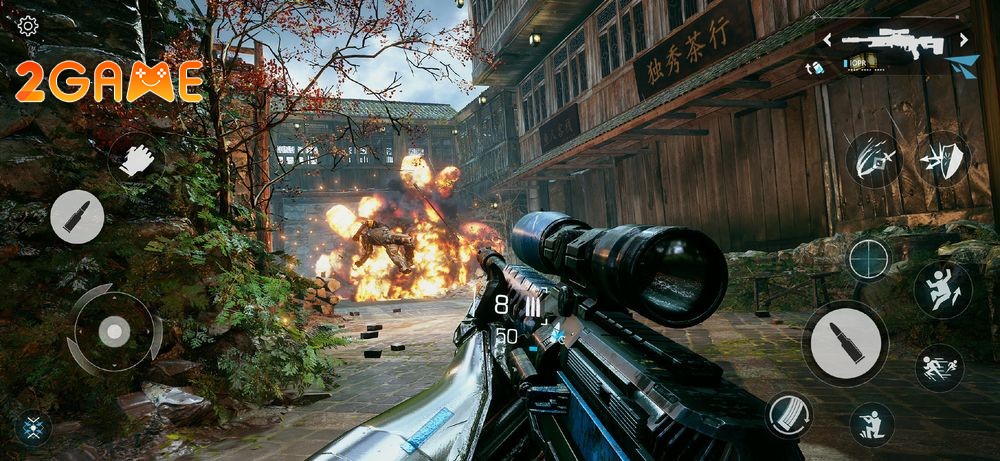Tap the movement joystick center
The height and width of the screenshot is (461, 1000).
pyautogui.click(x=114, y=330)
